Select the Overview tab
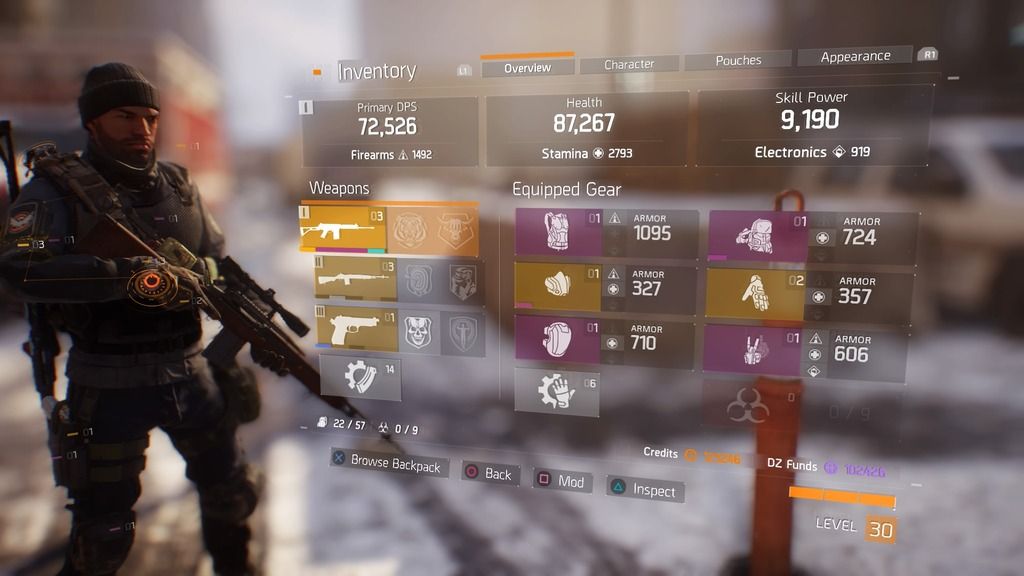Screen dimensions: 1024x576 527,68
